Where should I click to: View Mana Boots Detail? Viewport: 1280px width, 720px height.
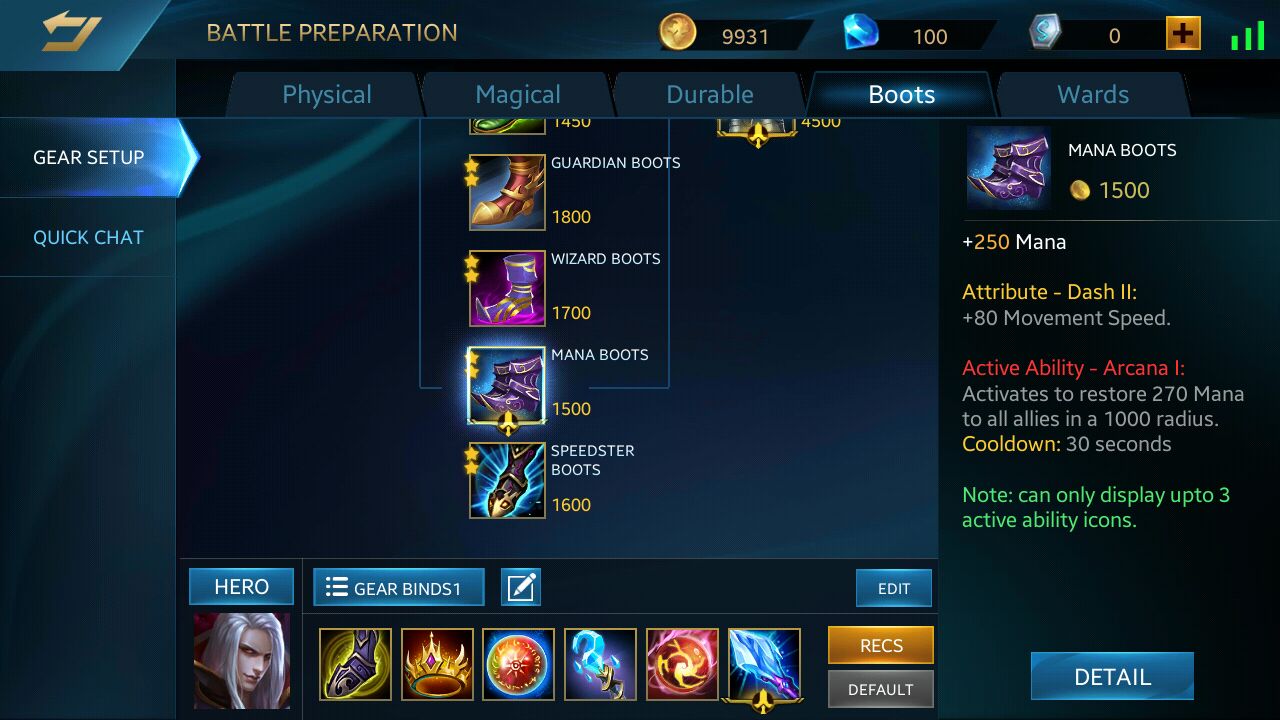click(1112, 676)
